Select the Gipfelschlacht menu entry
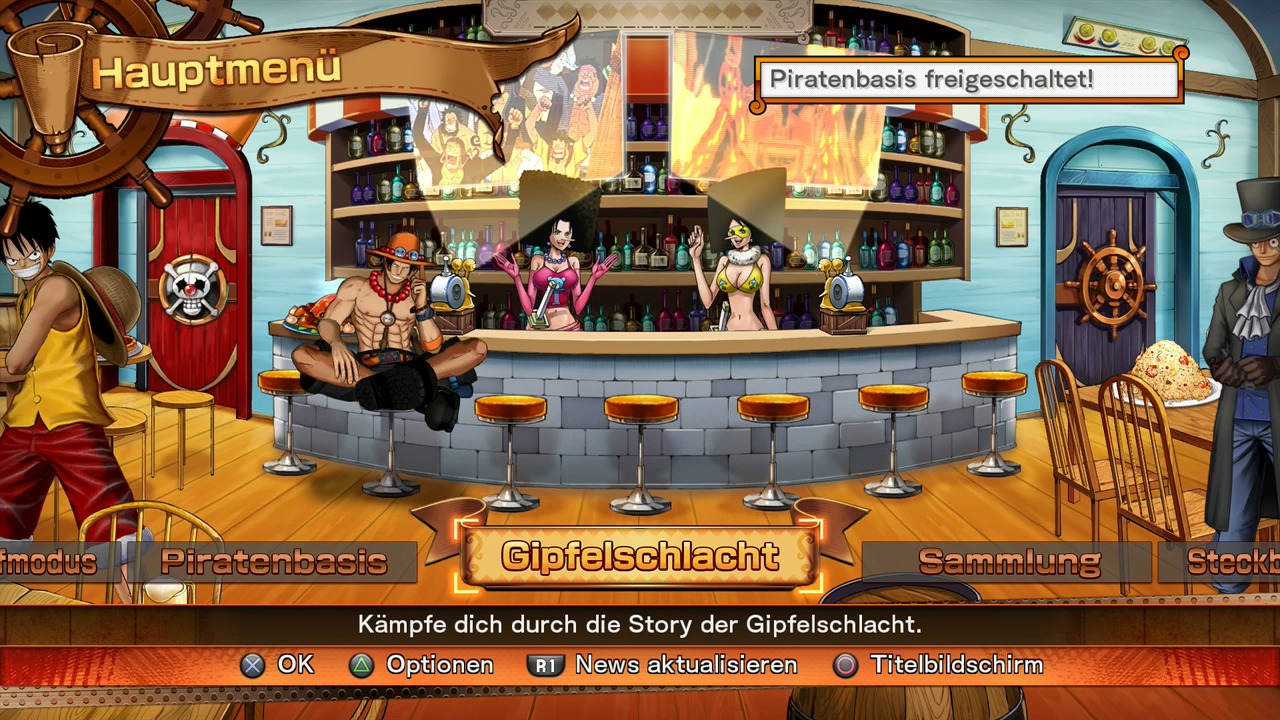 [x=640, y=557]
